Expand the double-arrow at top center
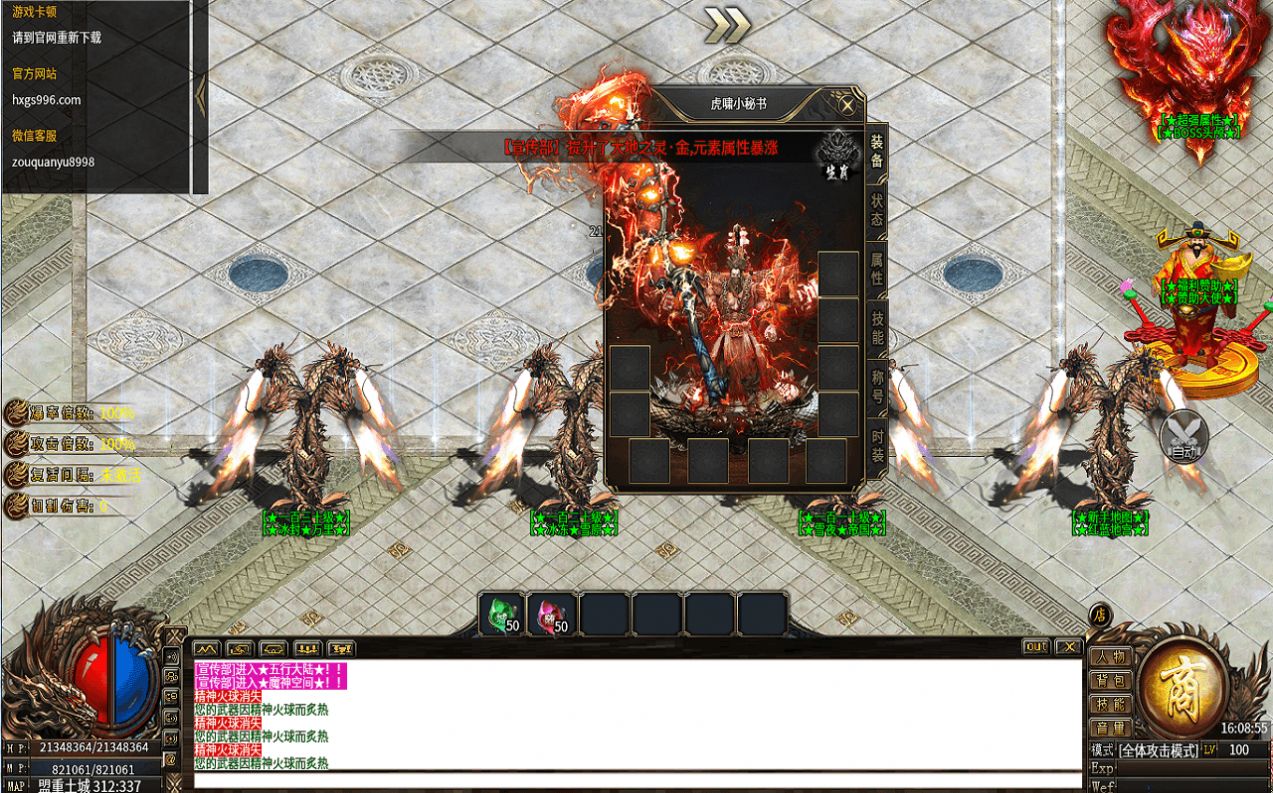1273x793 pixels. [x=727, y=26]
